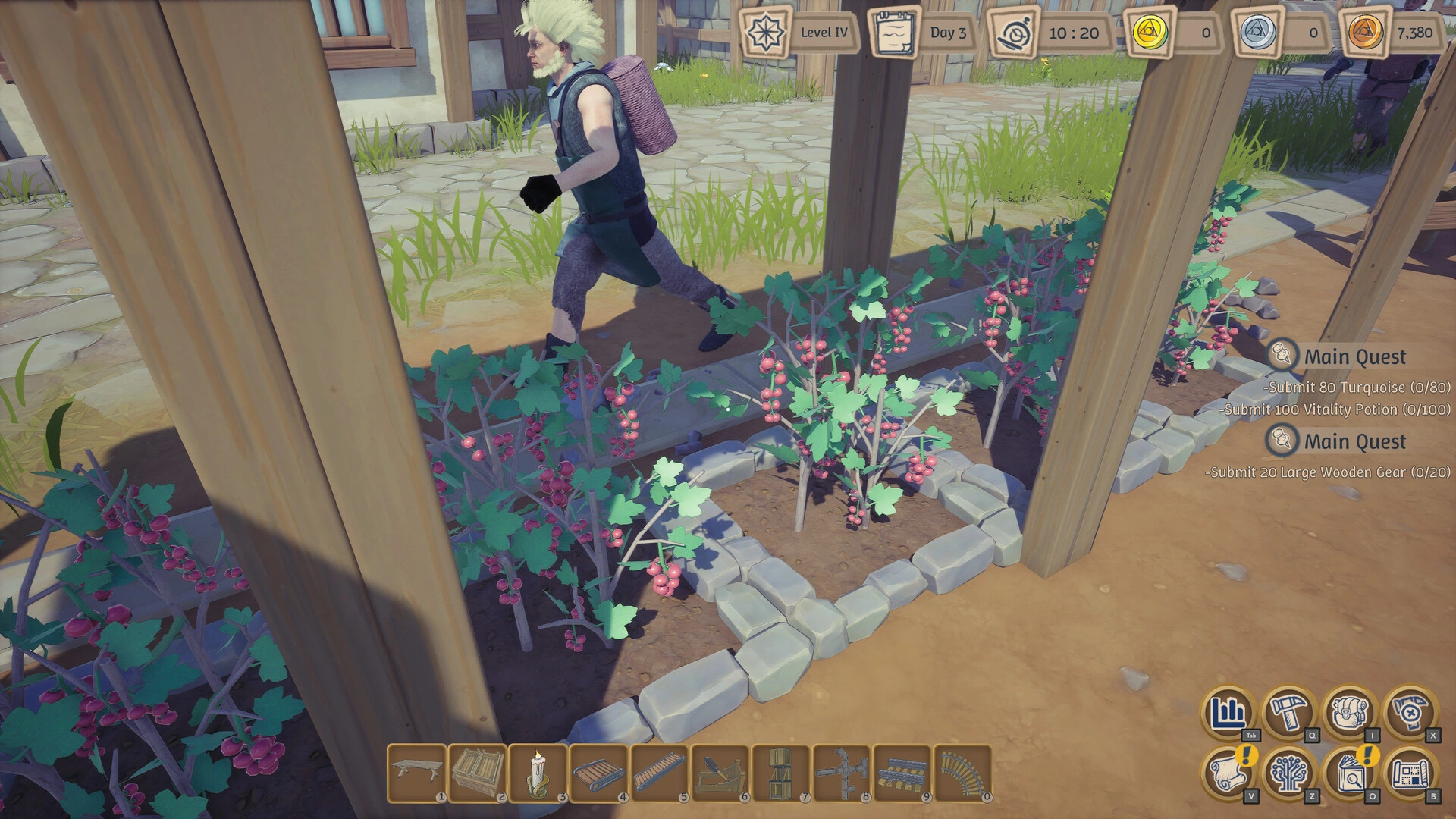Choose the shovel machine hotbar slot
Viewport: 1456px width, 819px height.
click(720, 772)
